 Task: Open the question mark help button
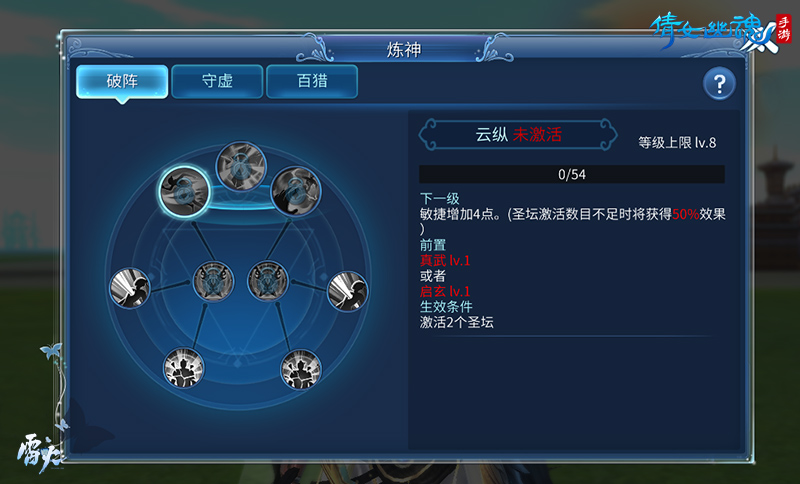tap(719, 84)
